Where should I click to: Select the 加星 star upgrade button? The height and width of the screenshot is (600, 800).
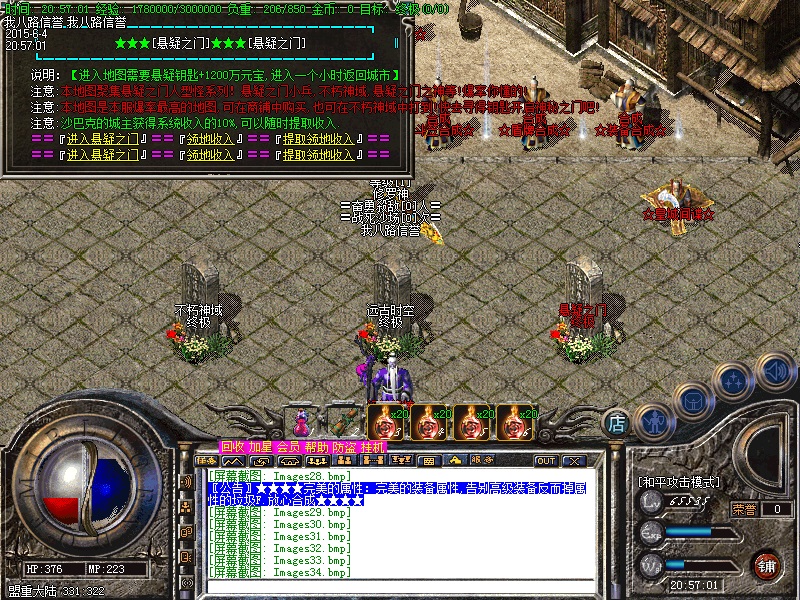[x=260, y=446]
